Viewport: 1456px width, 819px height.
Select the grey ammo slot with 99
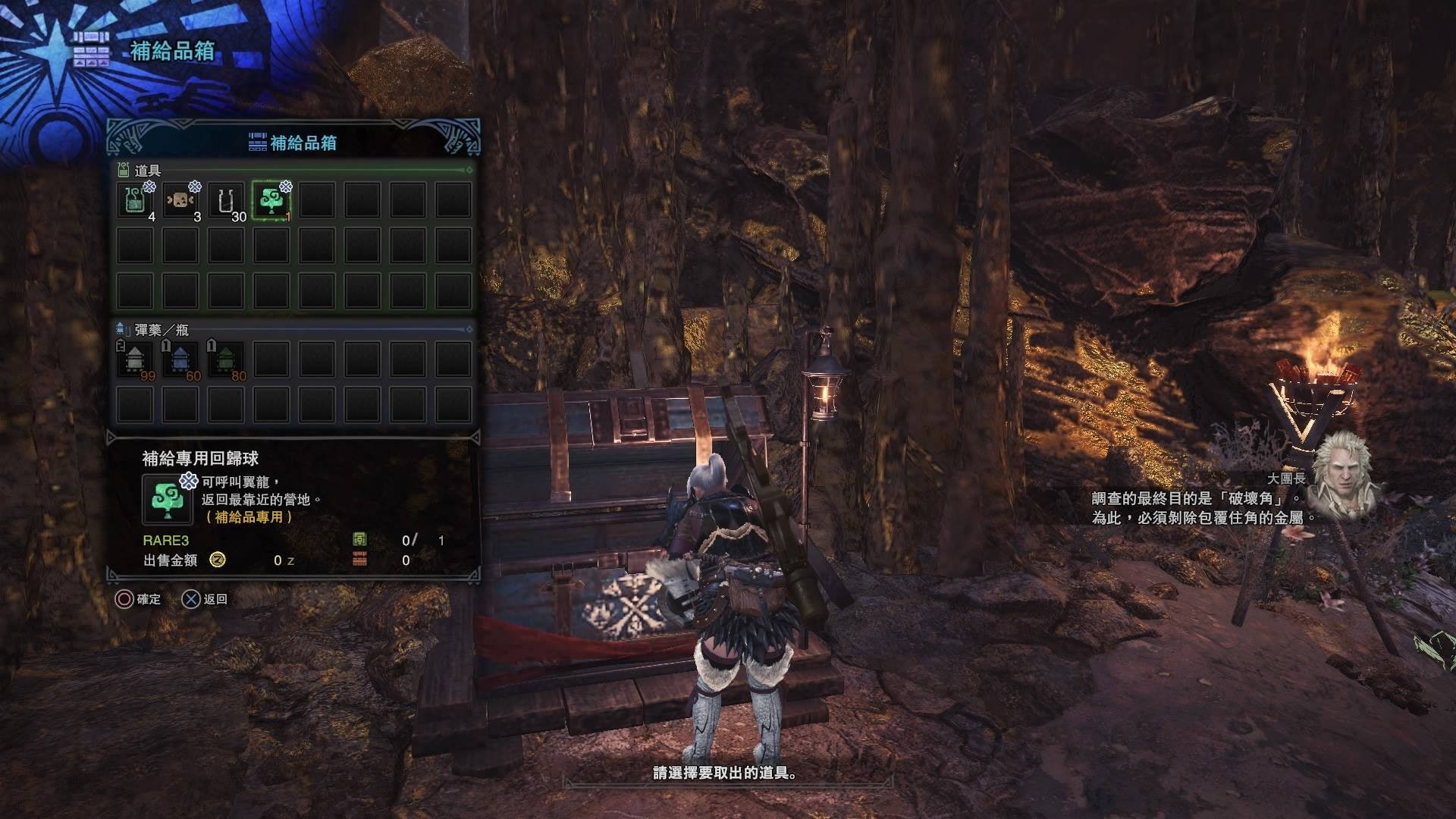pos(136,360)
